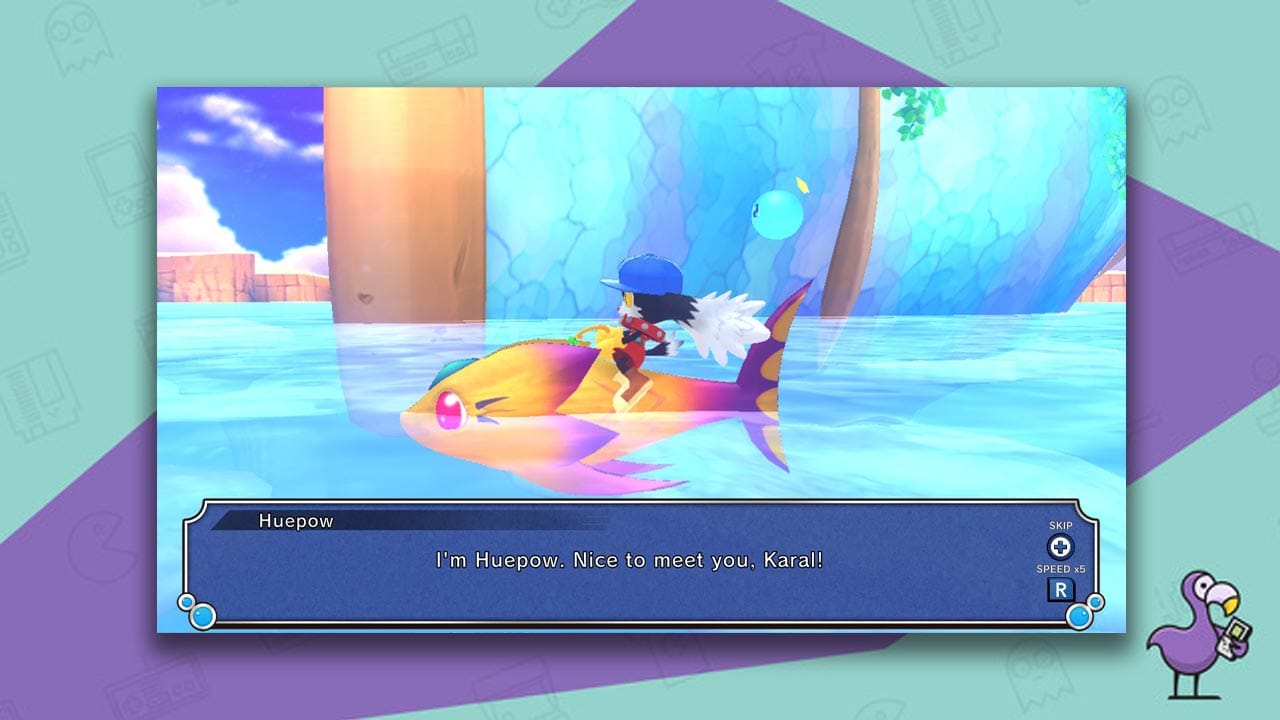Click the t-shirt icon above the screenshot
1280x720 pixels.
(x=790, y=55)
